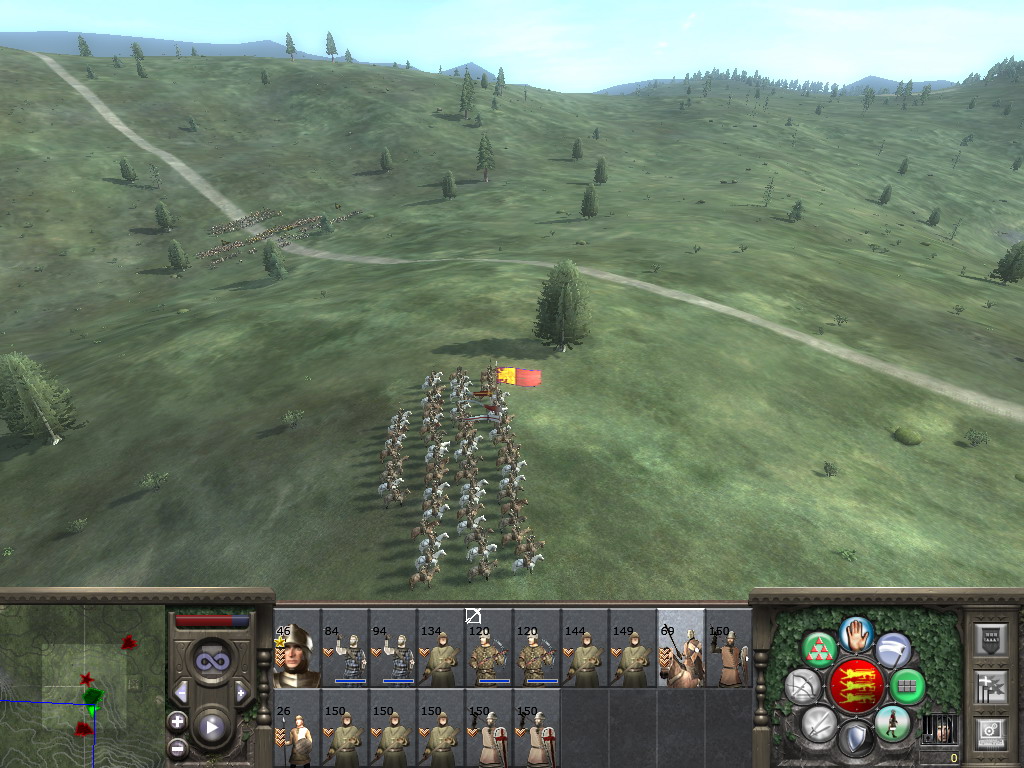
Task: Toggle the infinity battle timer button
Action: pyautogui.click(x=211, y=661)
